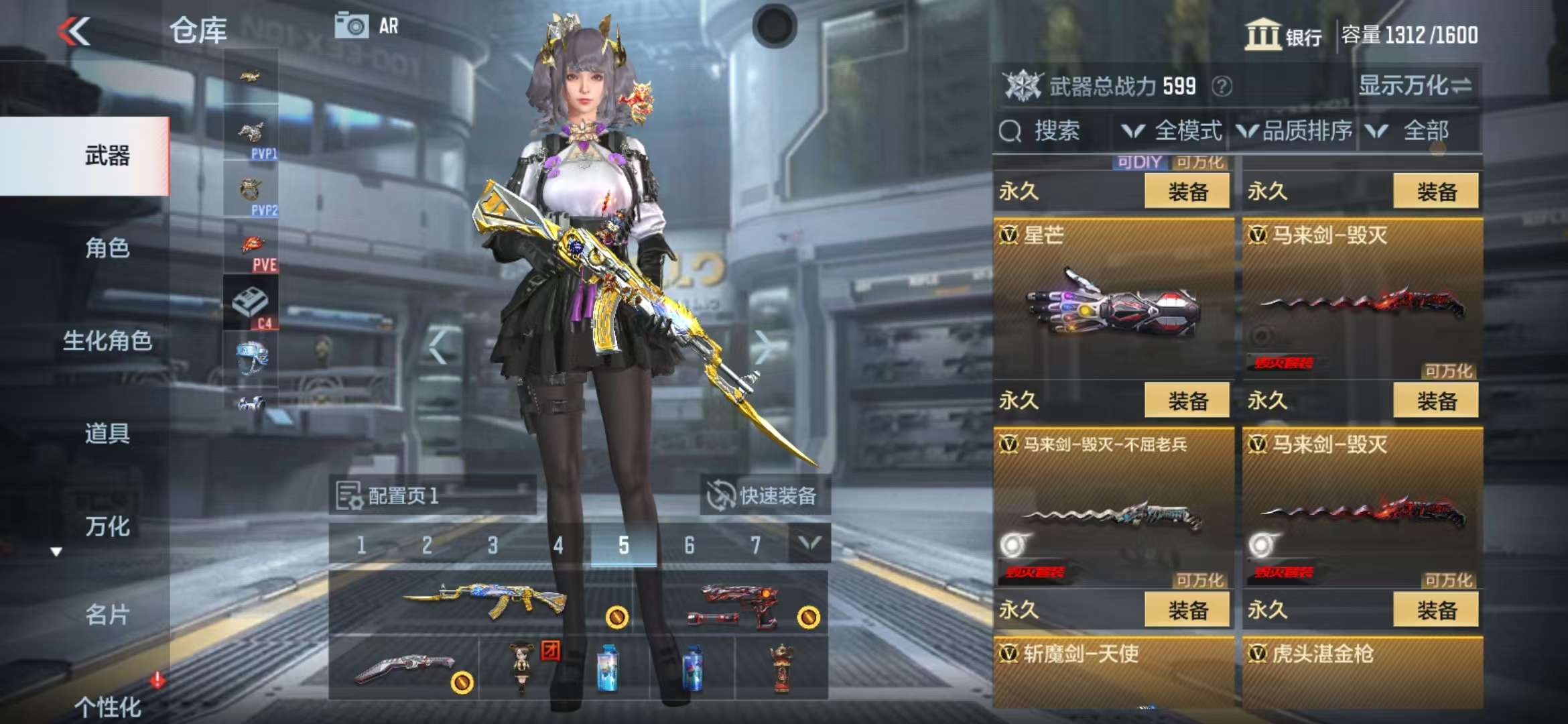Equip the 星芒 gauntlet with 装备
Viewport: 1568px width, 724px height.
click(1187, 401)
